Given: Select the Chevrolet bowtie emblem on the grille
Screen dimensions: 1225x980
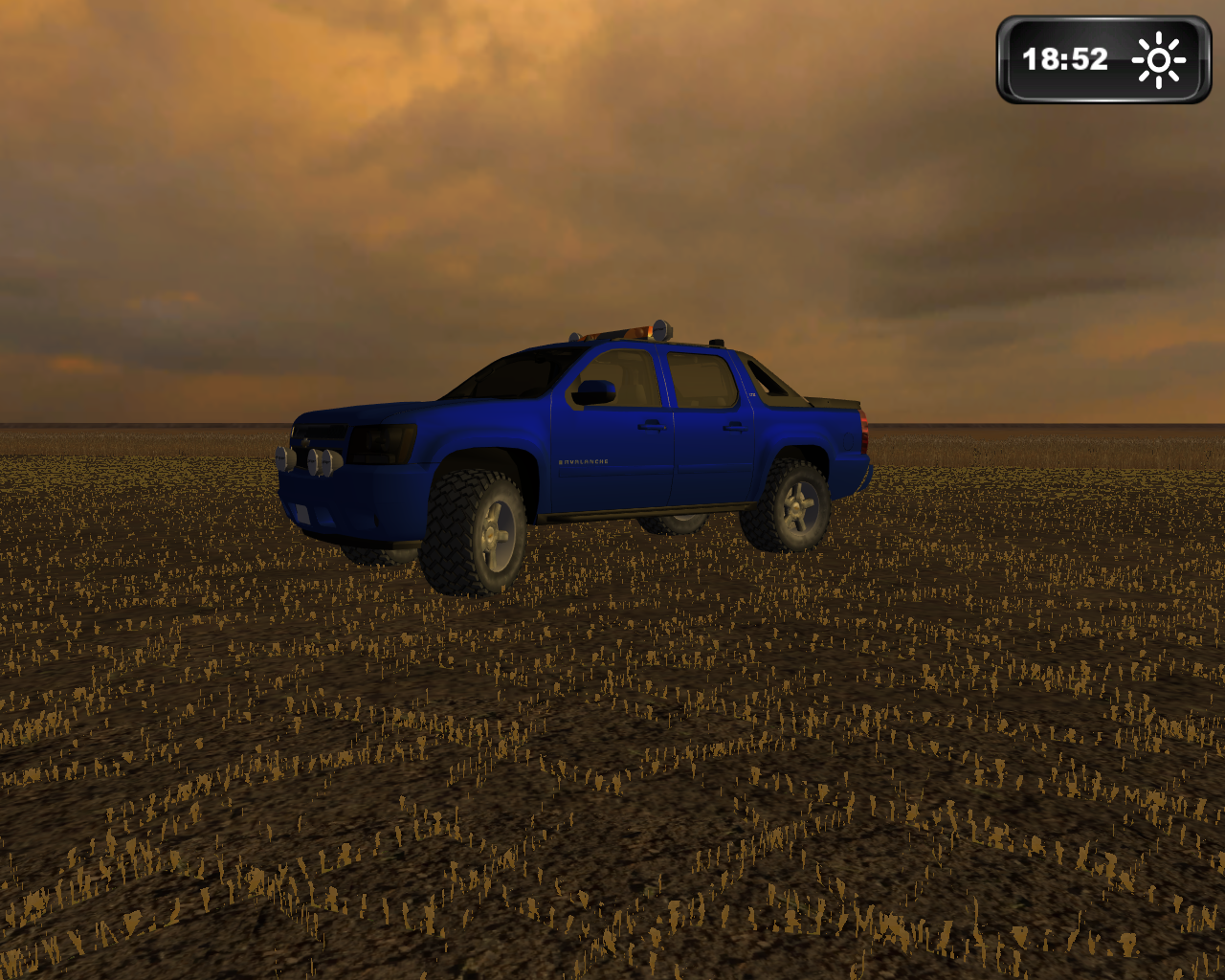Looking at the screenshot, I should 306,443.
